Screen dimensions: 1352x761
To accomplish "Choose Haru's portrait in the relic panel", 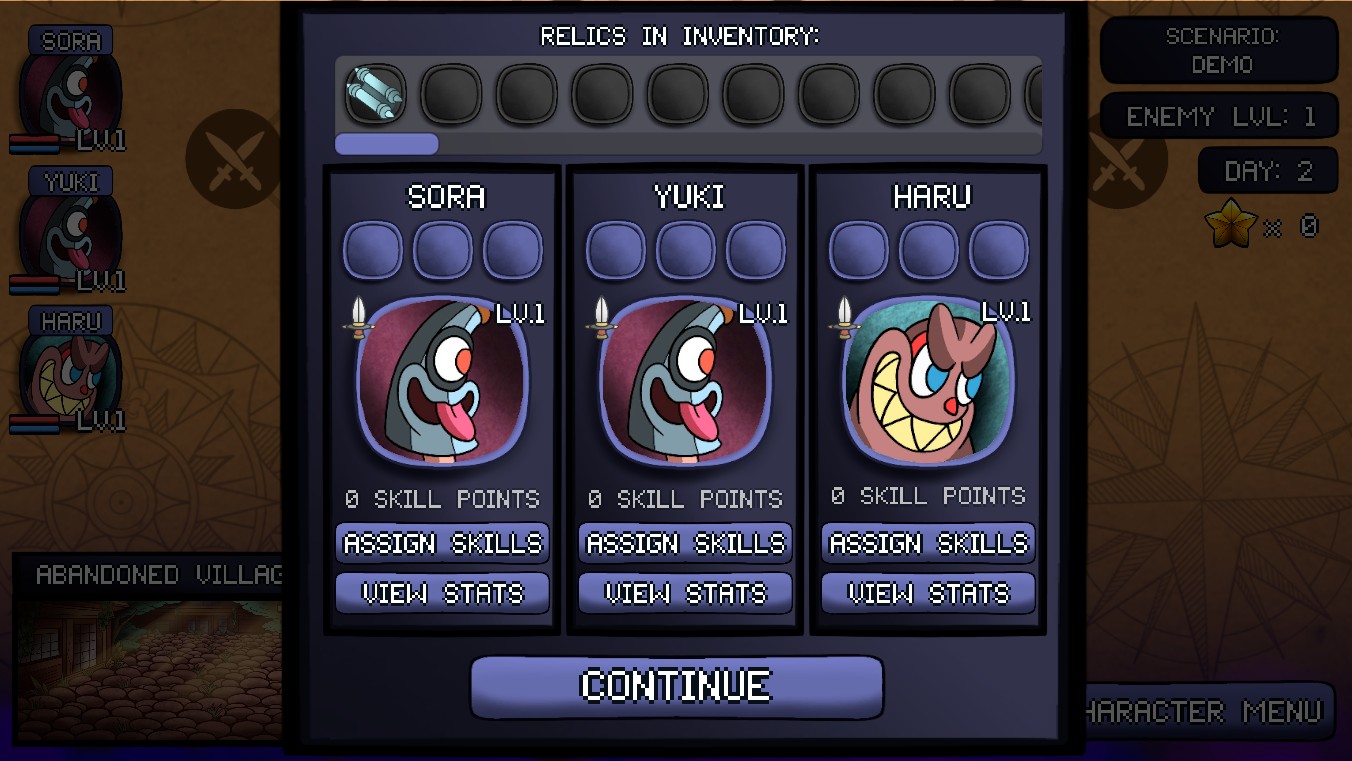I will 929,382.
